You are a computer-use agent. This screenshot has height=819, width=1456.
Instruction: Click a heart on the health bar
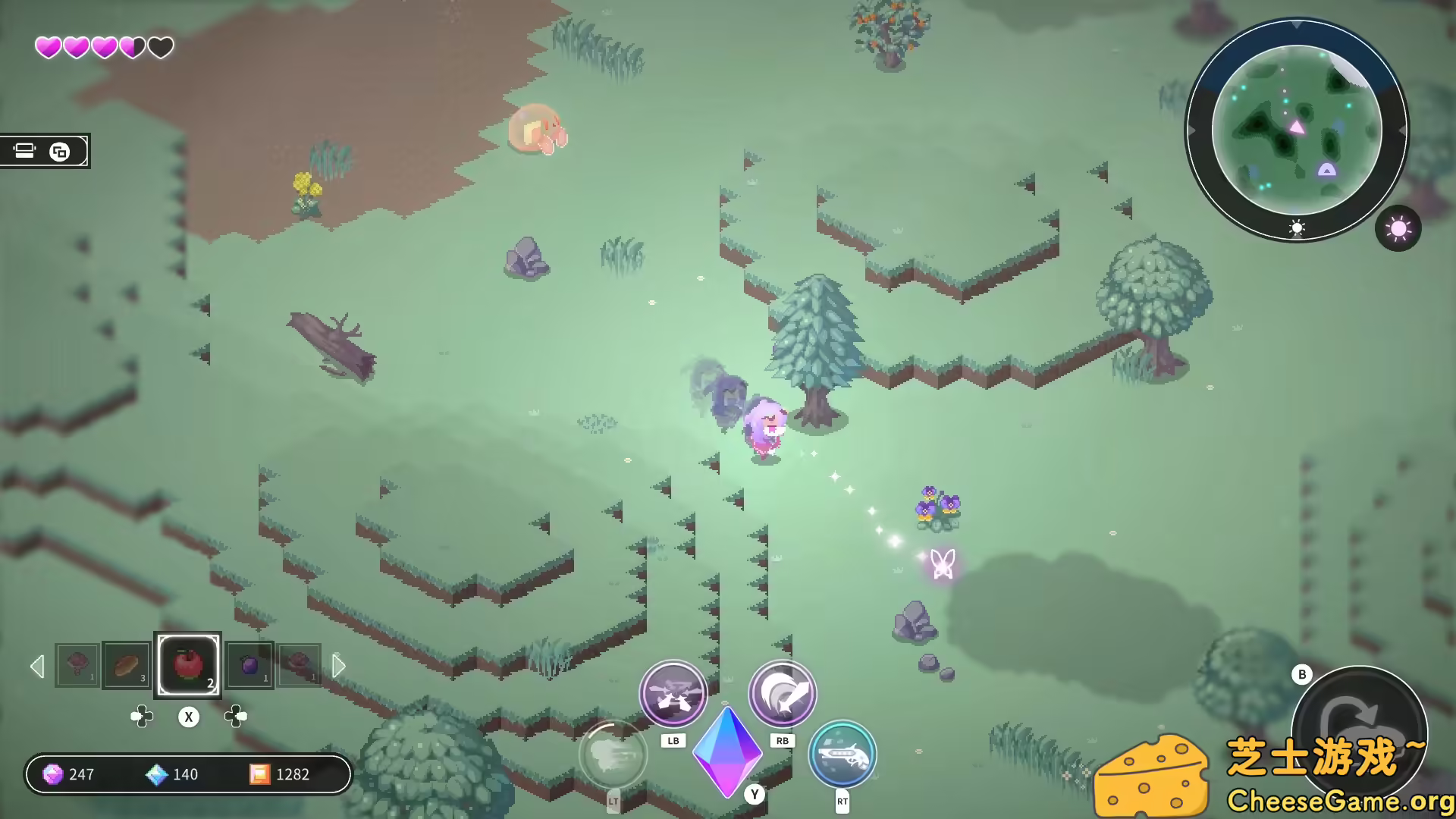(x=49, y=46)
